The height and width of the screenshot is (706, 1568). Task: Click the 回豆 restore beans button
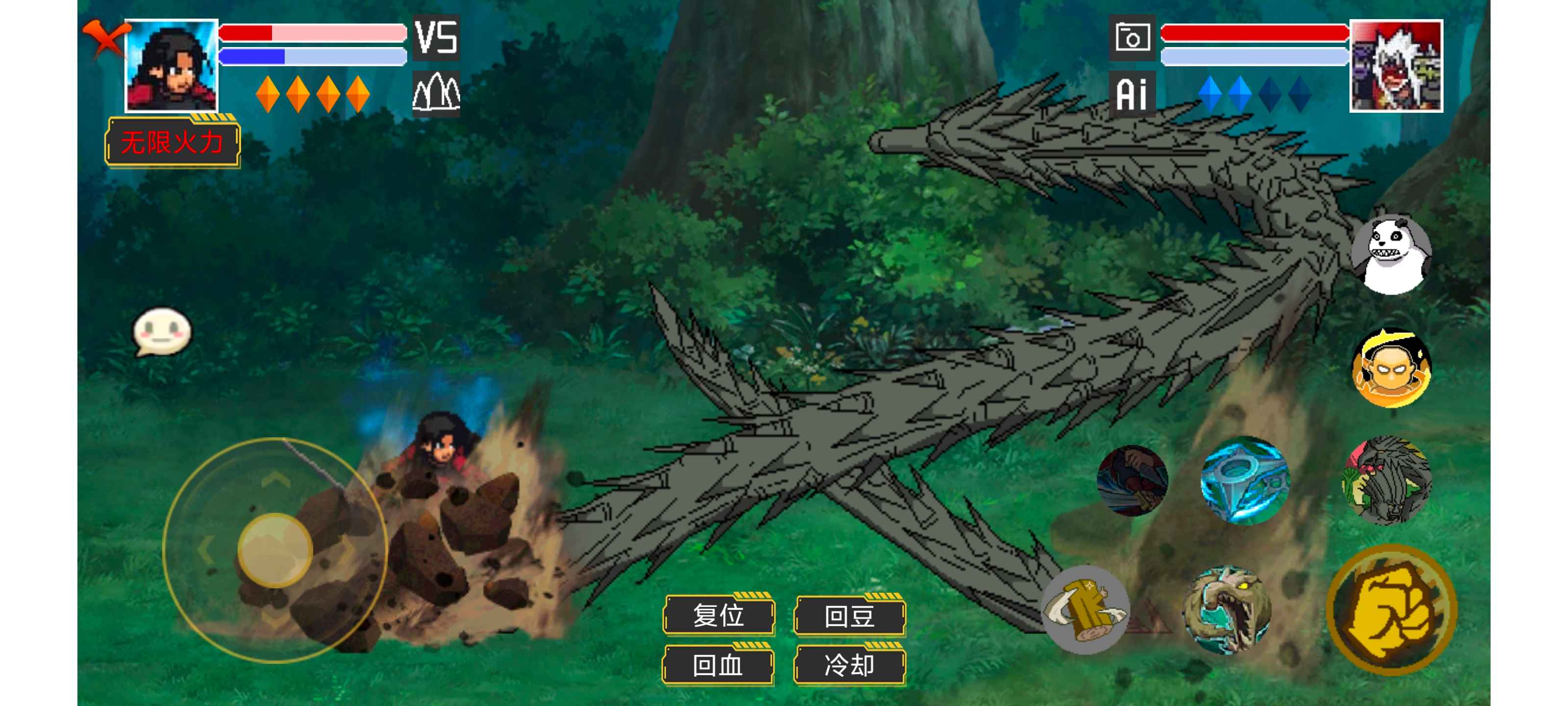[x=849, y=615]
